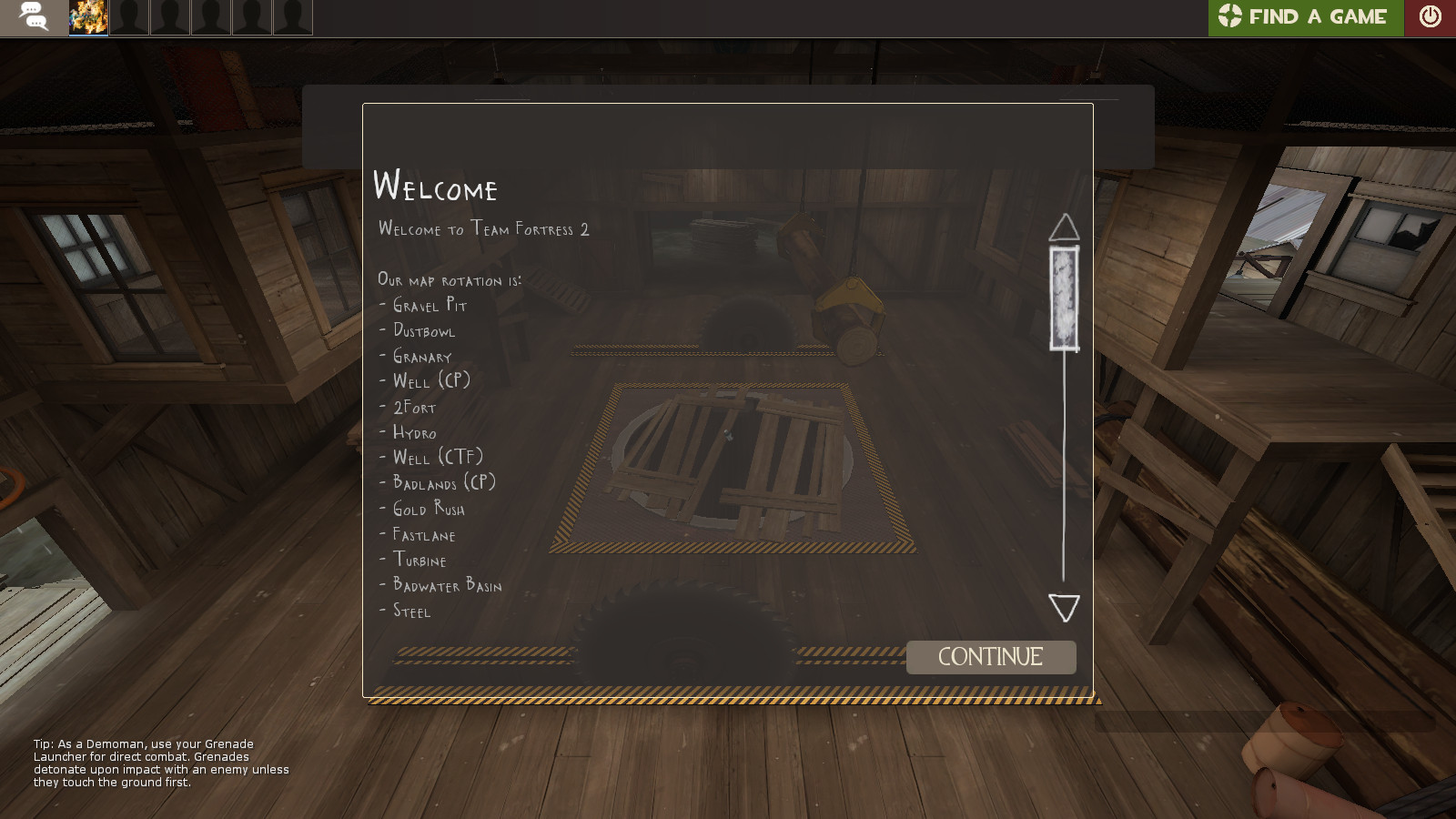The width and height of the screenshot is (1456, 819).
Task: Click the fiery player avatar thumbnail
Action: [x=87, y=15]
